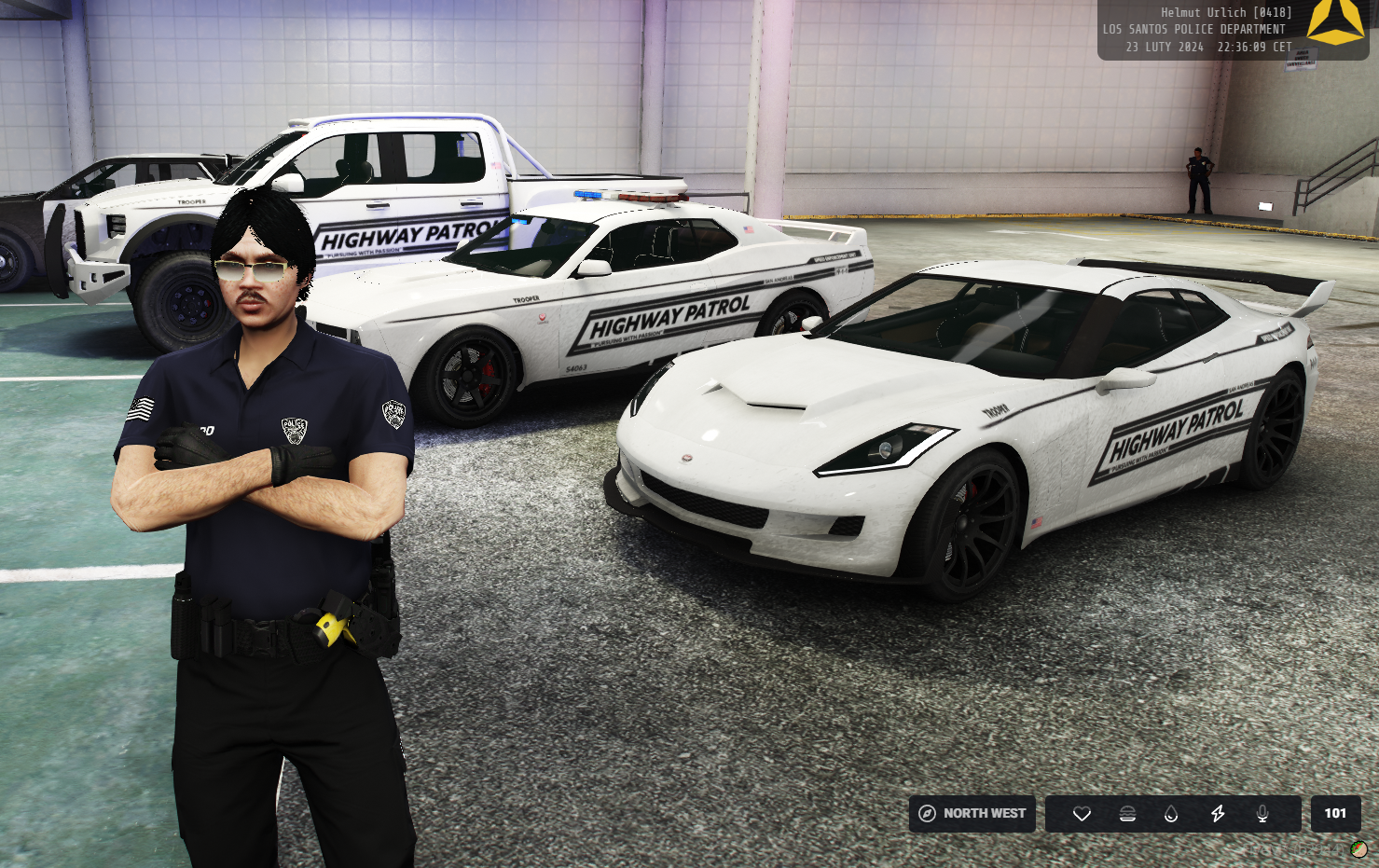
Task: Click the water drop thirst icon
Action: (1171, 814)
